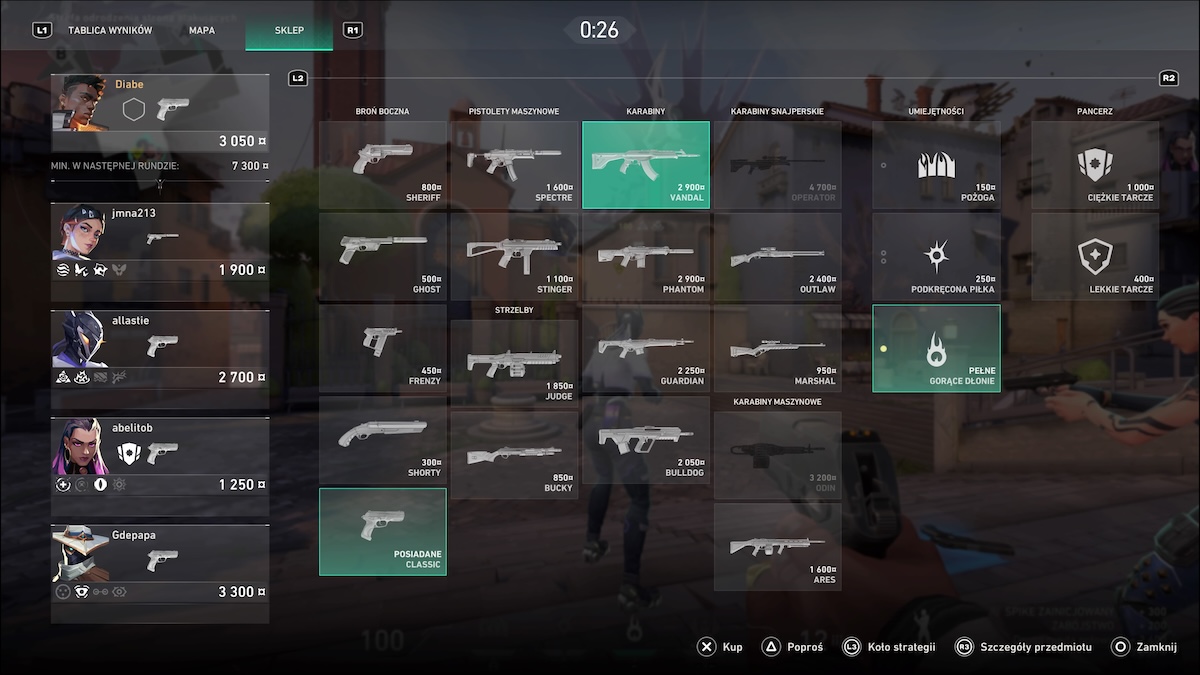Image resolution: width=1200 pixels, height=675 pixels.
Task: Buy Lekkie Tarcze light shields
Action: click(x=1095, y=257)
